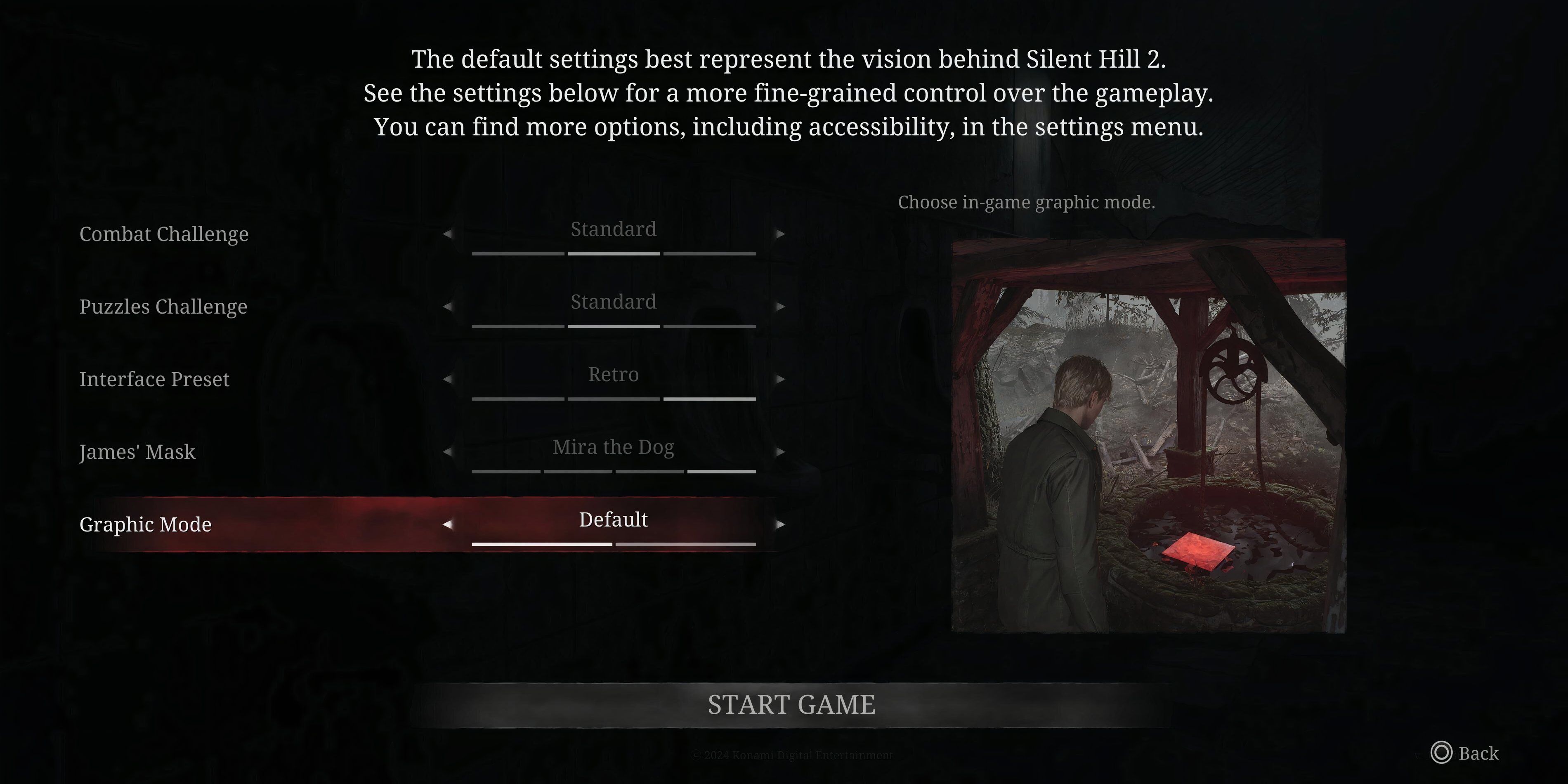Select the James' Mask setting row
The width and height of the screenshot is (1568, 784).
tap(137, 452)
